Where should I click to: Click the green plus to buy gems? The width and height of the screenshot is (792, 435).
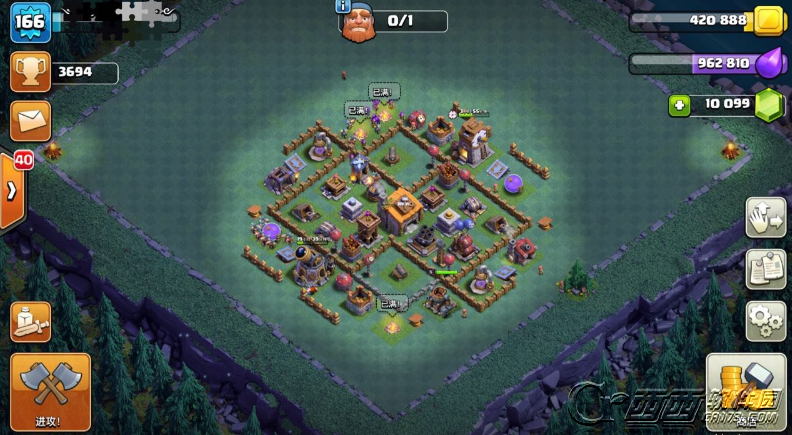click(680, 105)
